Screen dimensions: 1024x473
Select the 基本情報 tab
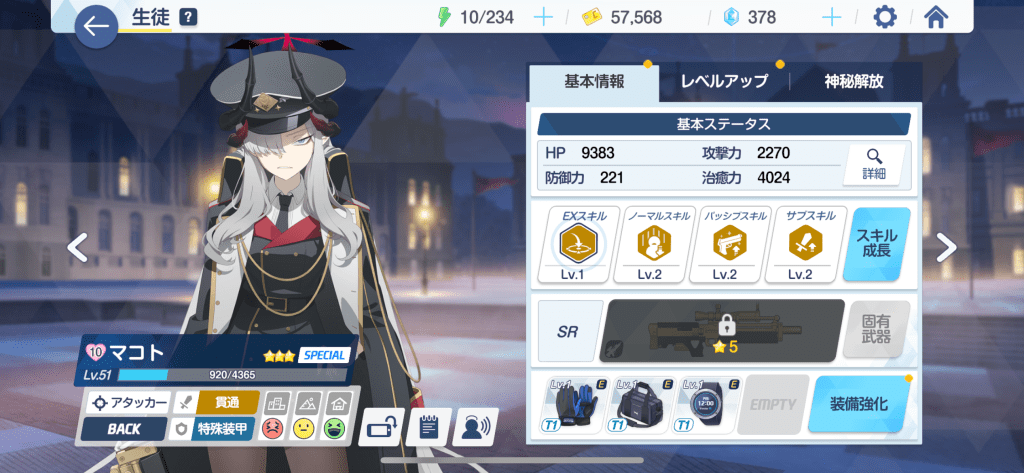pyautogui.click(x=594, y=82)
